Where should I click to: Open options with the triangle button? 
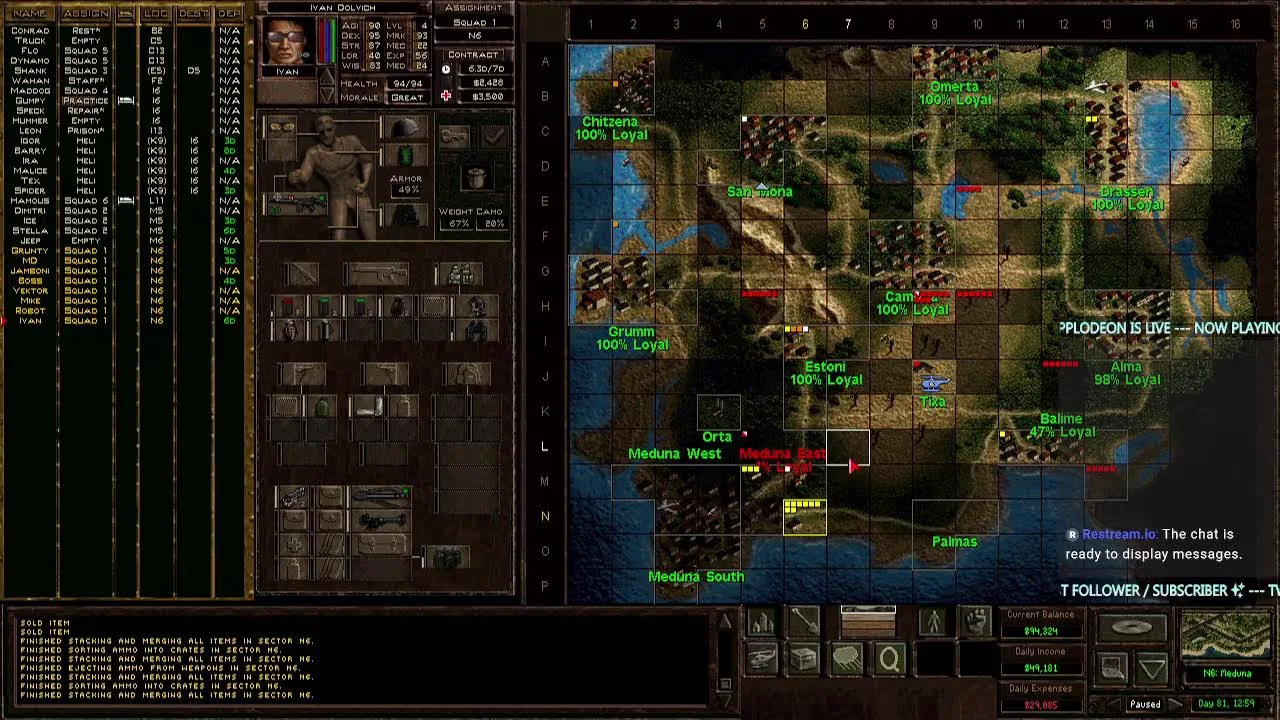coord(1152,666)
